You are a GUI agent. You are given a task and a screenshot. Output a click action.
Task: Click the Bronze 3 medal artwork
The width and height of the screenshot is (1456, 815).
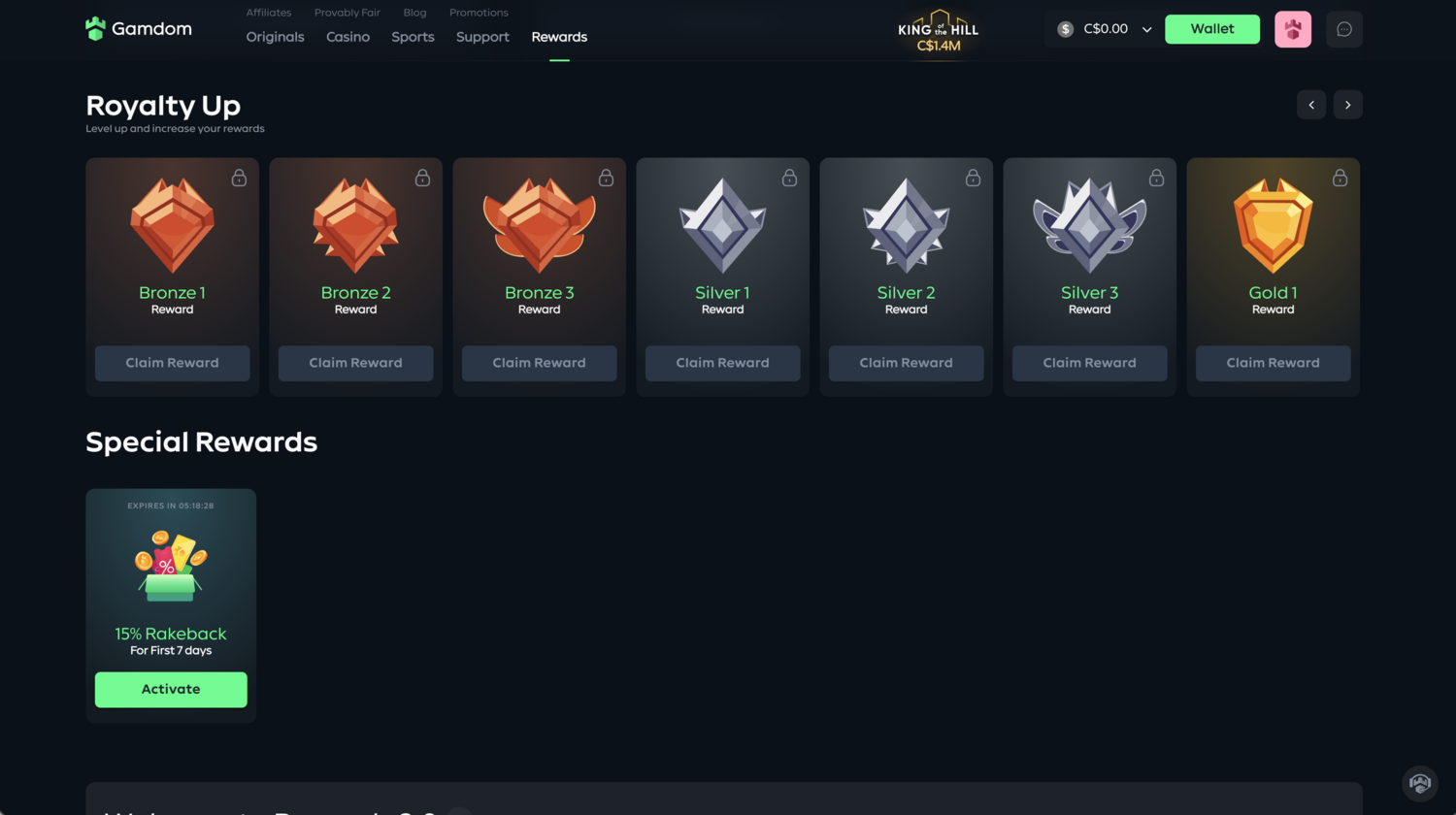pos(539,224)
